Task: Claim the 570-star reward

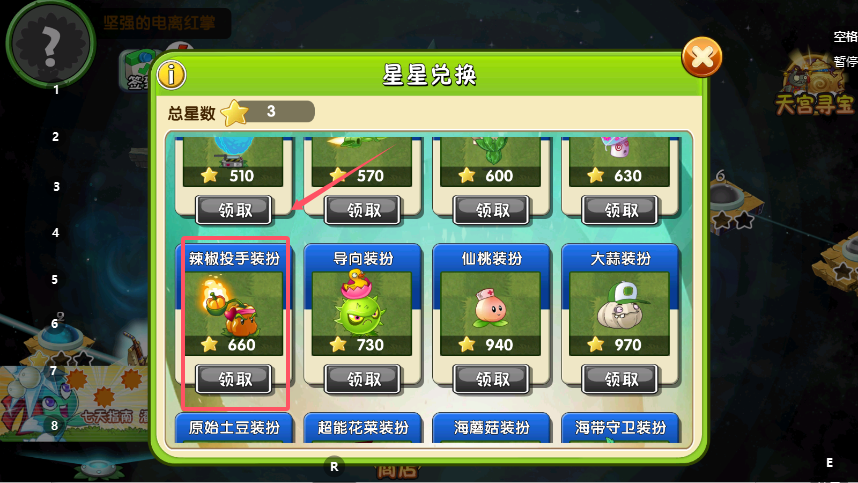Action: 363,209
